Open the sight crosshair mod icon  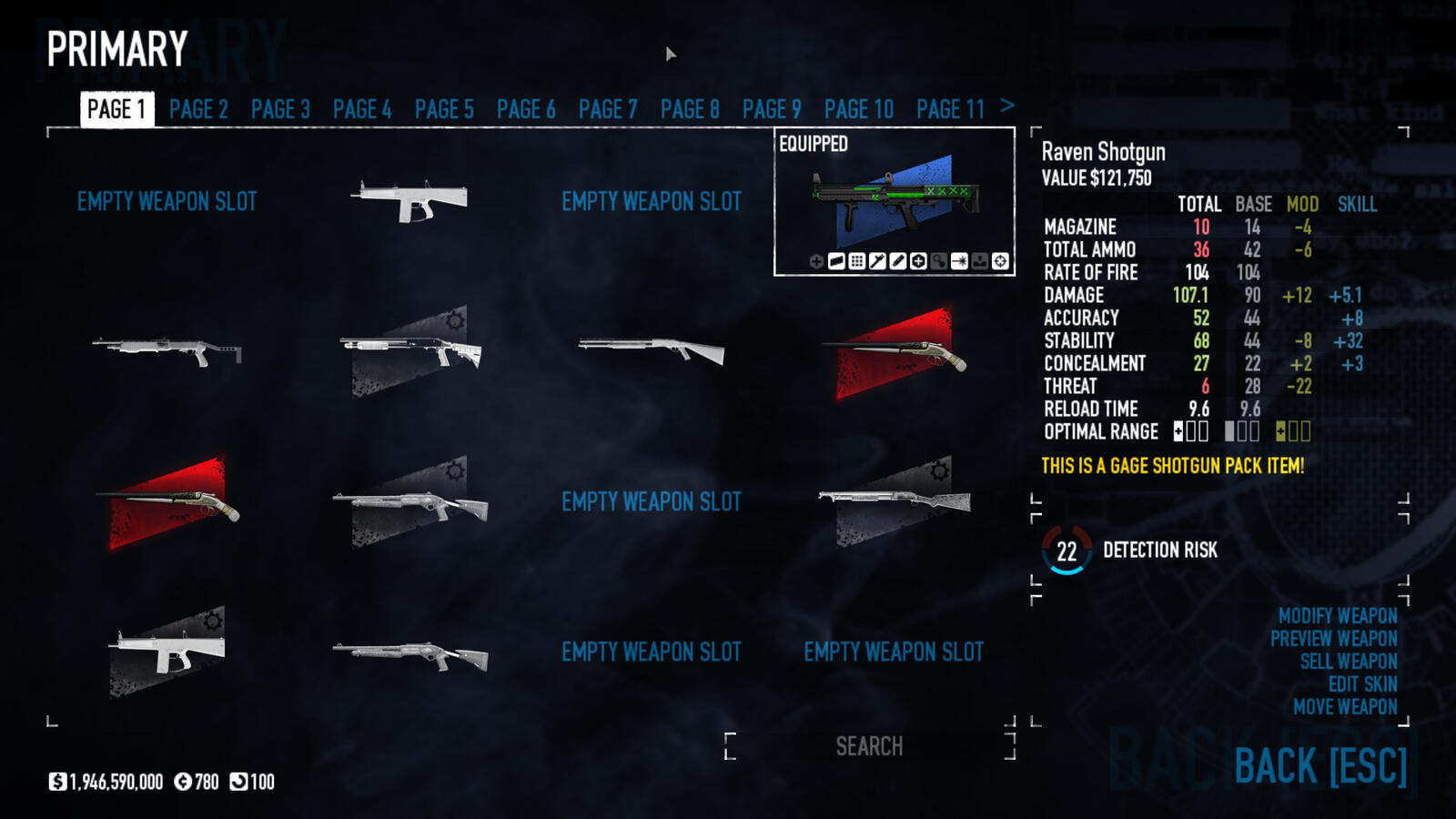pyautogui.click(x=1003, y=261)
